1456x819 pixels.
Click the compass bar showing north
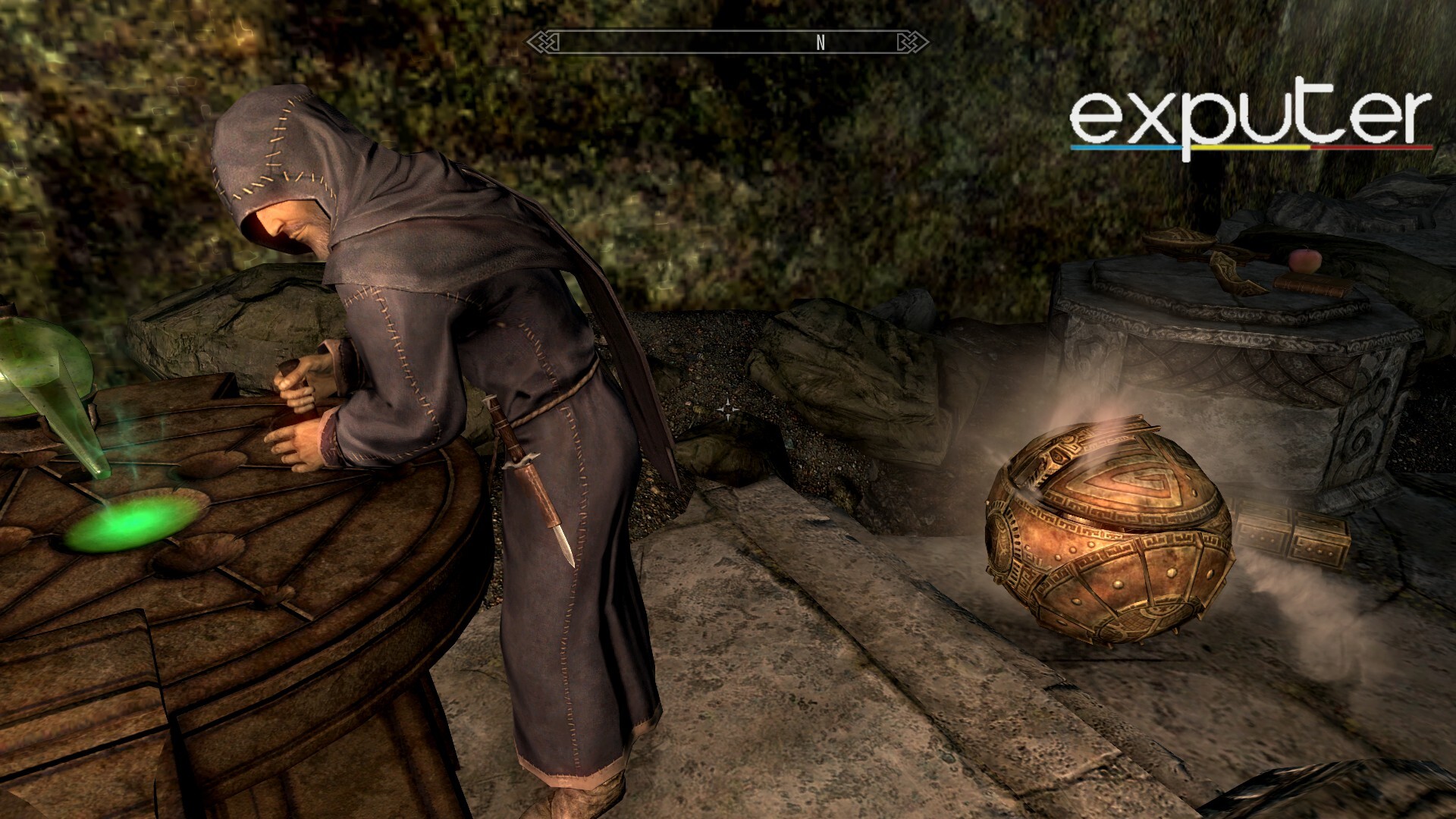coord(728,42)
